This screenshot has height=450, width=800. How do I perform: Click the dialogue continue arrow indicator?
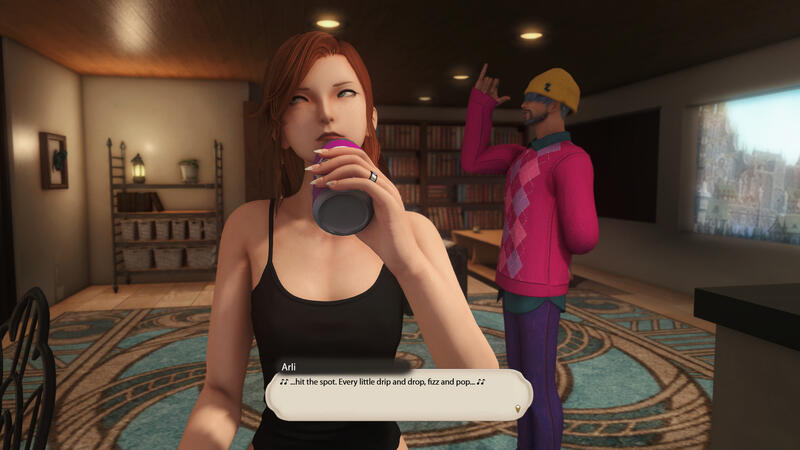click(518, 408)
